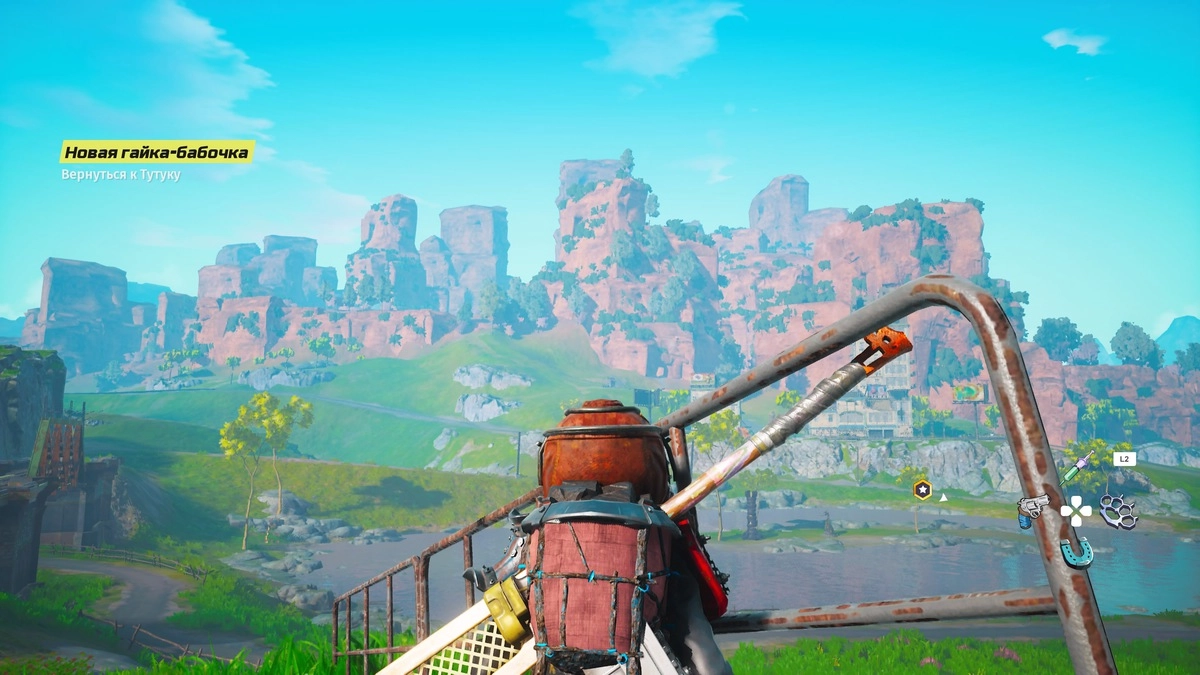
Task: Select the teal horseshoe mount icon
Action: point(1077,551)
